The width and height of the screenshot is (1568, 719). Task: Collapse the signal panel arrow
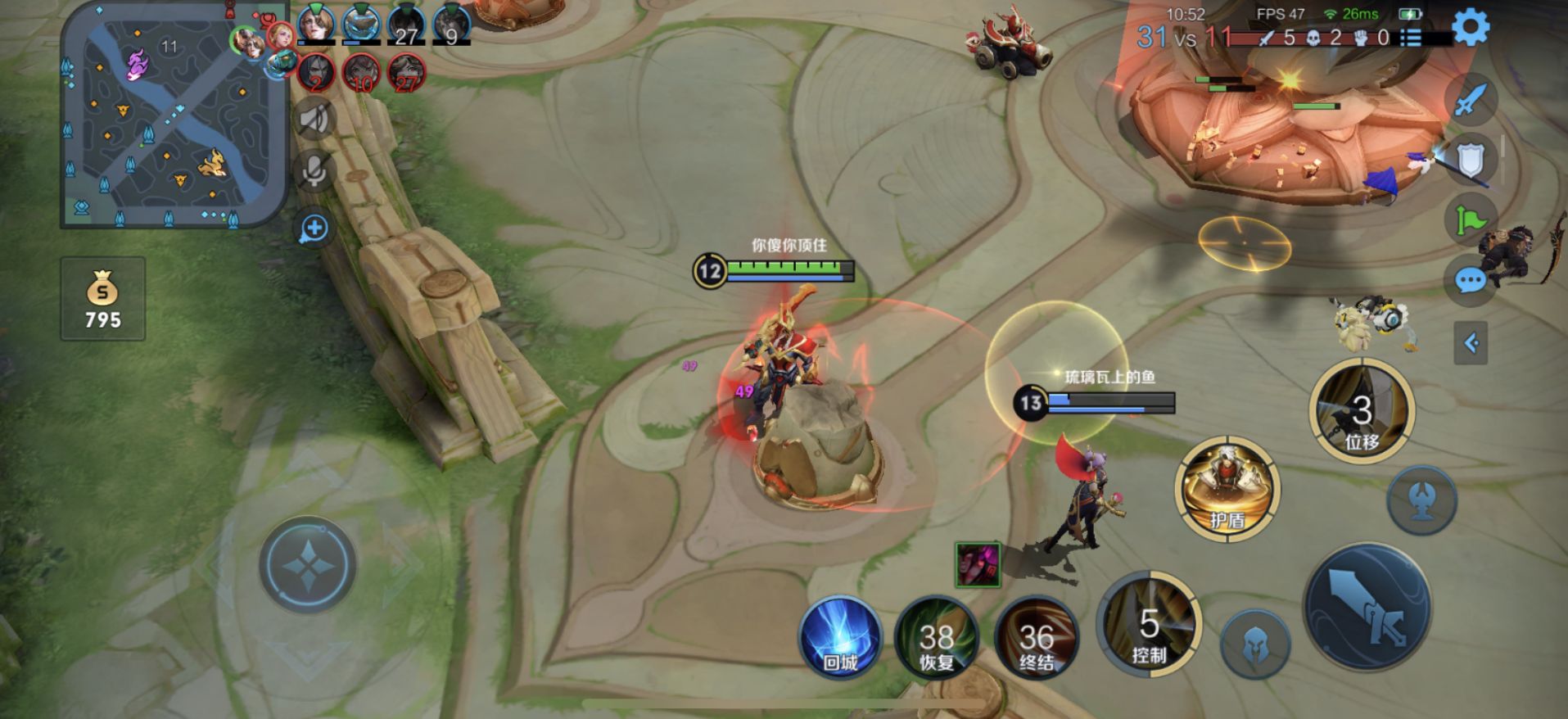click(x=1471, y=343)
